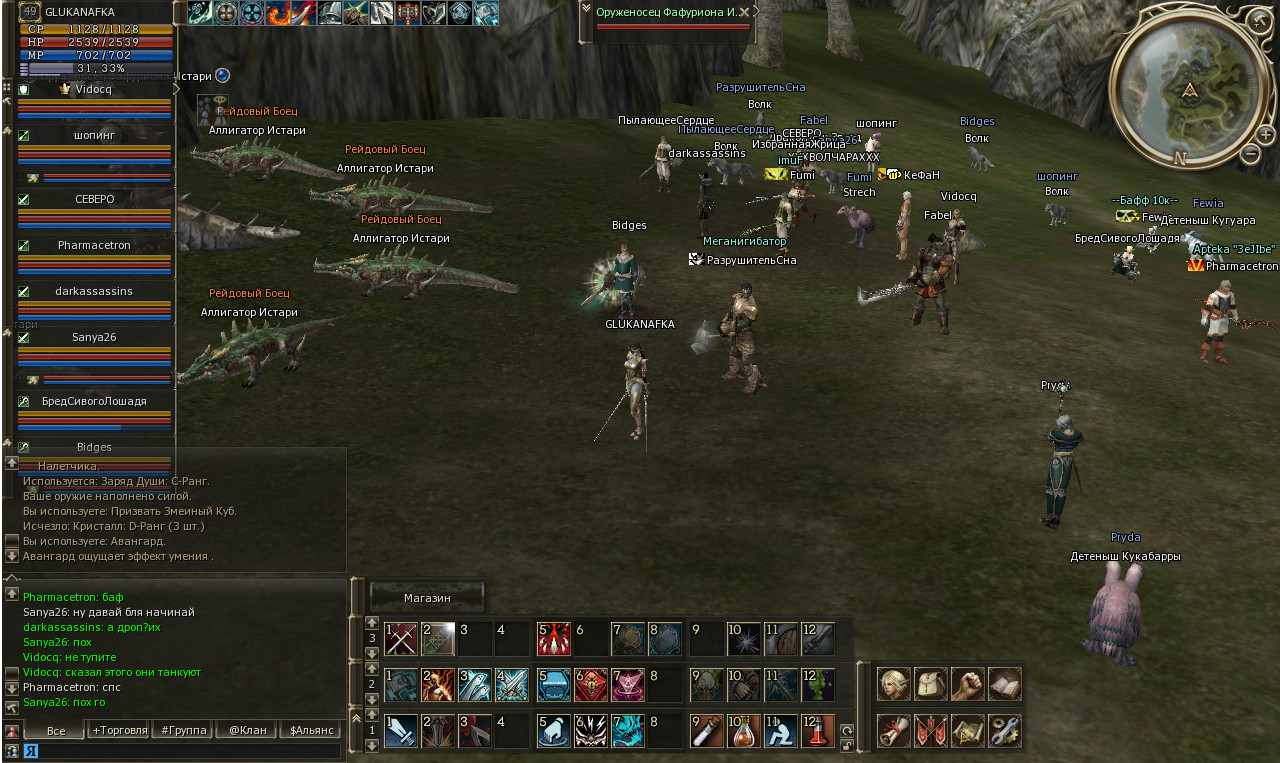The image size is (1280, 763).
Task: Show the Все chat tab
Action: [x=56, y=730]
